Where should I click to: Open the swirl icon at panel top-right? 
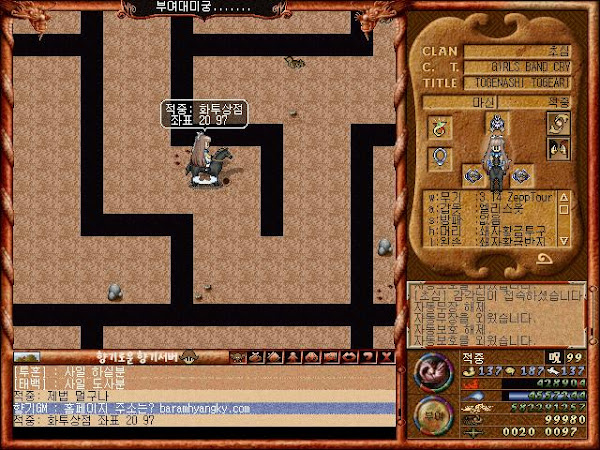coord(558,124)
